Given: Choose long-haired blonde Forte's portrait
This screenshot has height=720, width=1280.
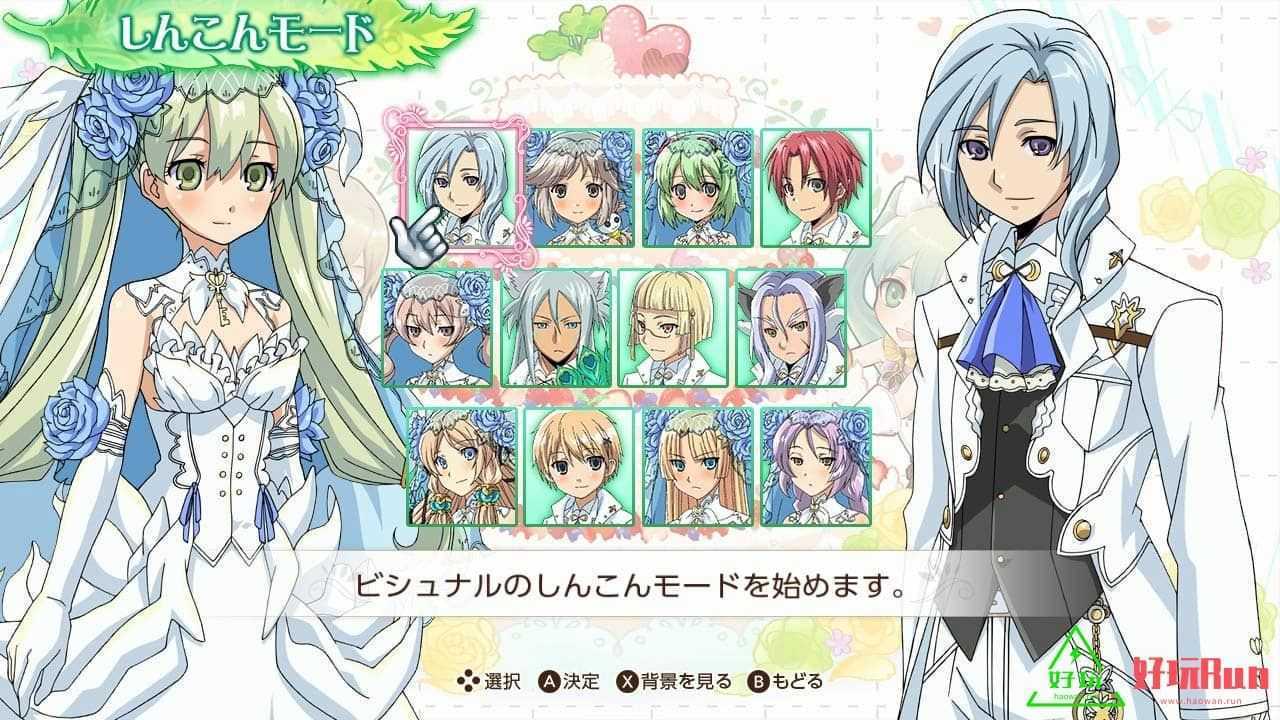Looking at the screenshot, I should coord(697,466).
